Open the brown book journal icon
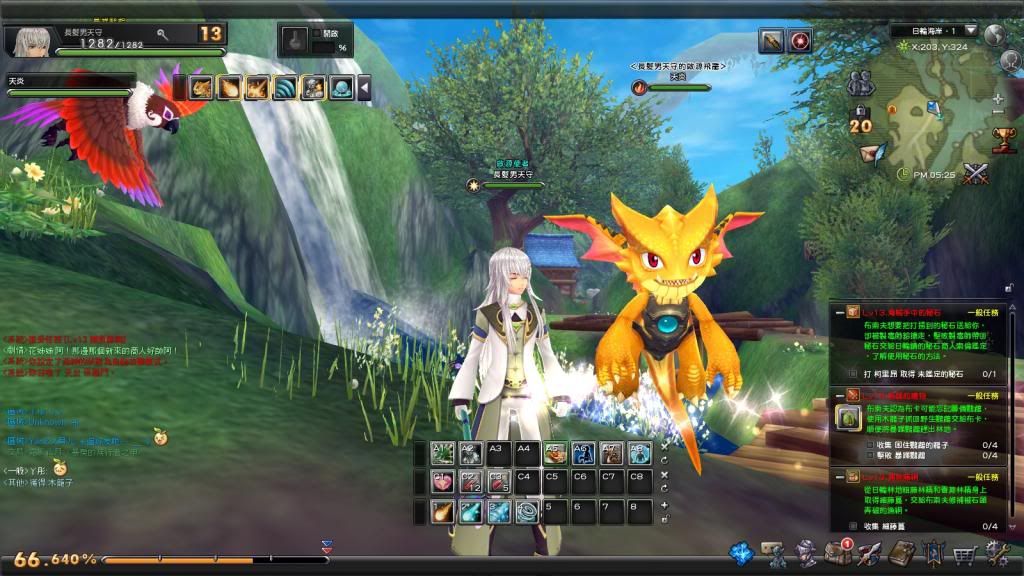The width and height of the screenshot is (1024, 576). [902, 553]
